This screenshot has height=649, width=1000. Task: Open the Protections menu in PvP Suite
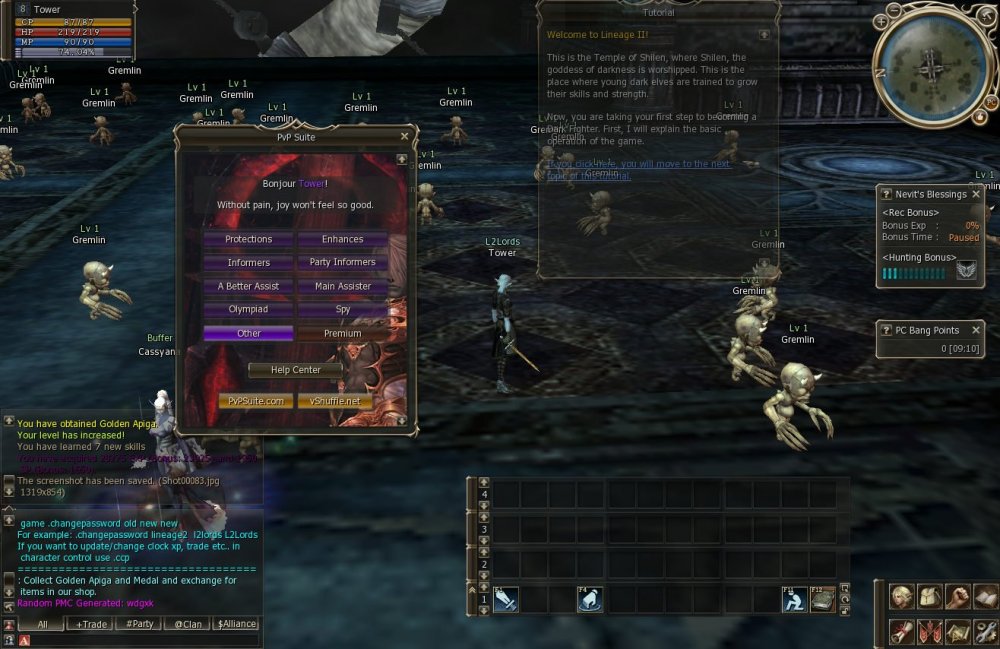pyautogui.click(x=248, y=240)
